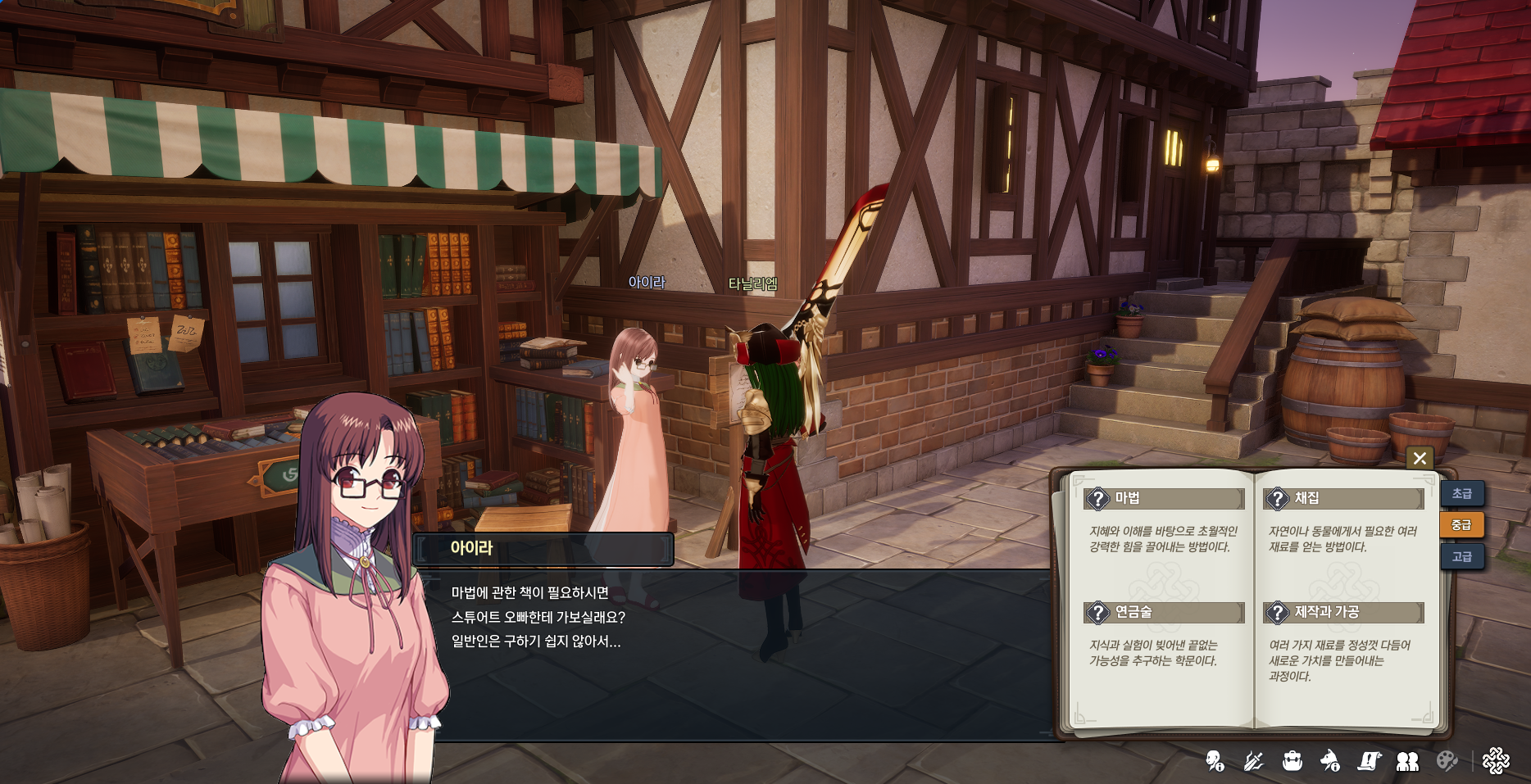Open the 고급 advanced tab

pos(1461,556)
